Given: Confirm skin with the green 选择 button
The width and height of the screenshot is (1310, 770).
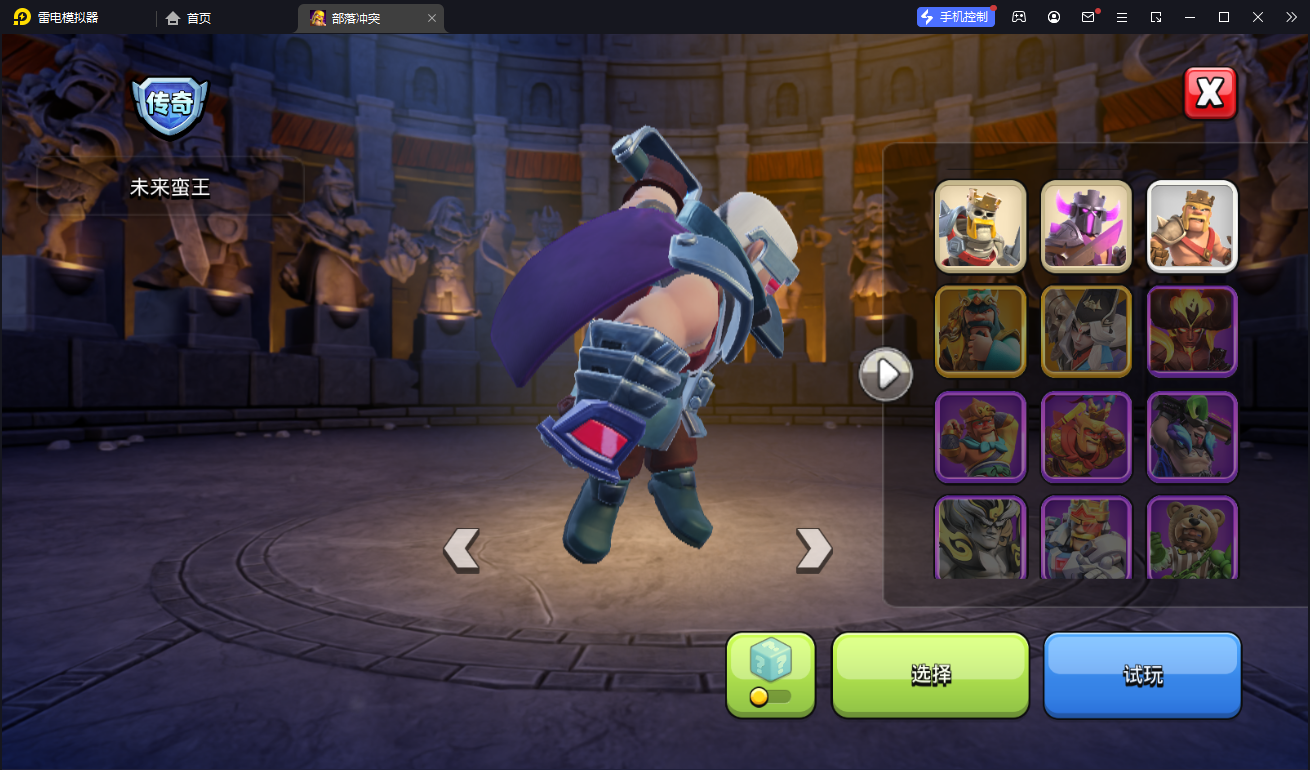Looking at the screenshot, I should tap(930, 675).
